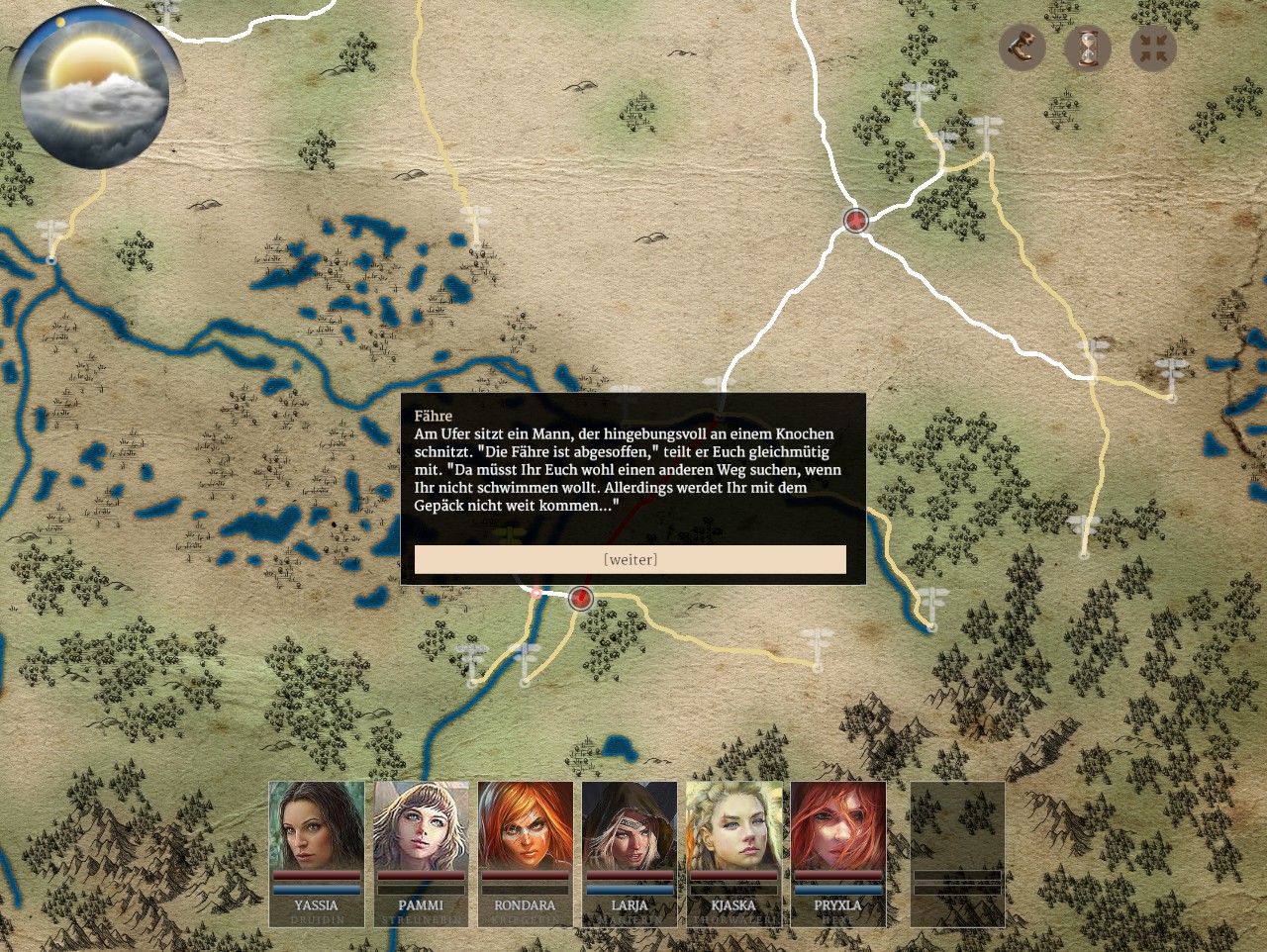Open the boot travel icon

tap(1022, 48)
